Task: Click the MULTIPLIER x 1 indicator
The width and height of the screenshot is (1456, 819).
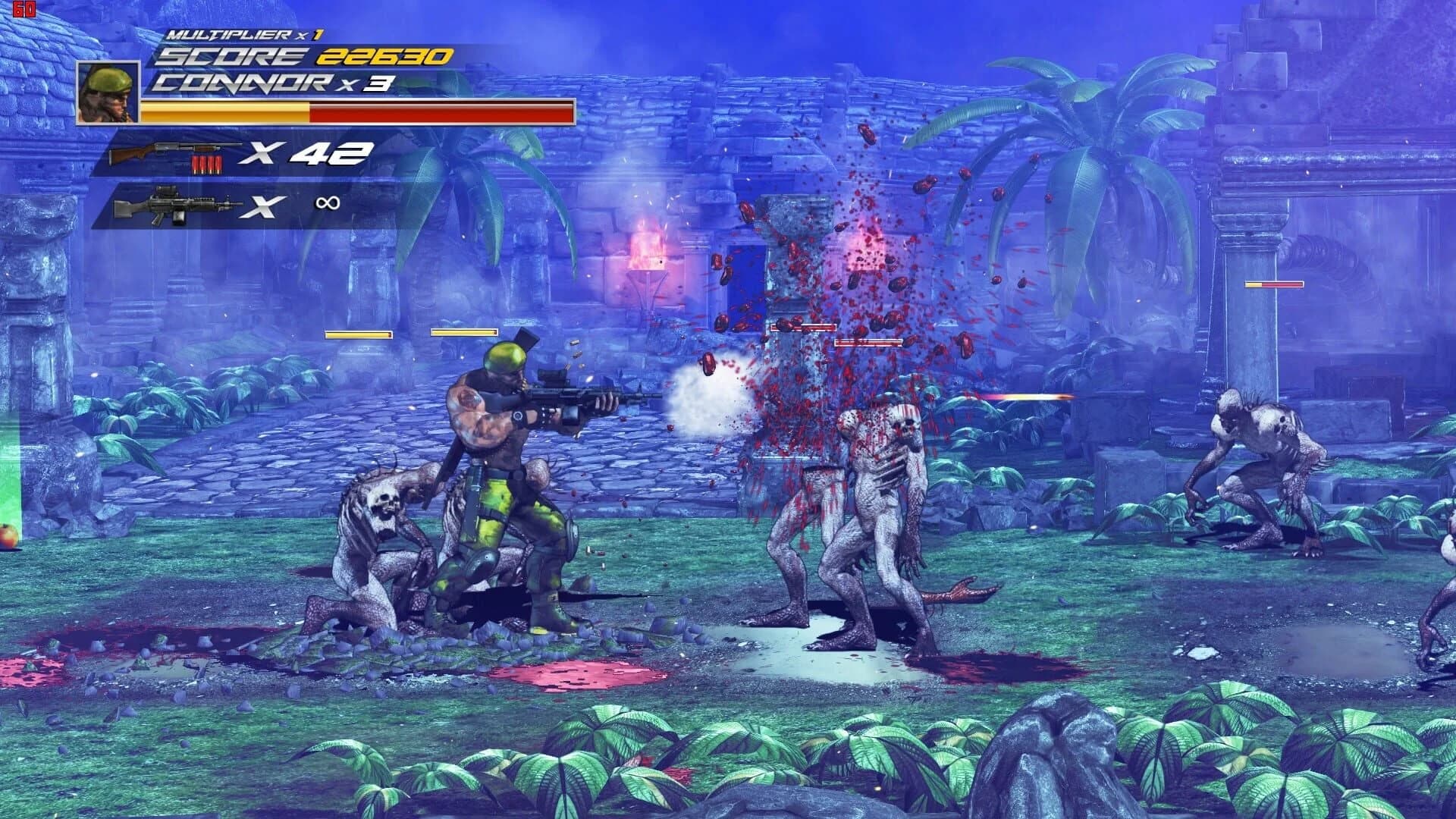Action: (229, 32)
